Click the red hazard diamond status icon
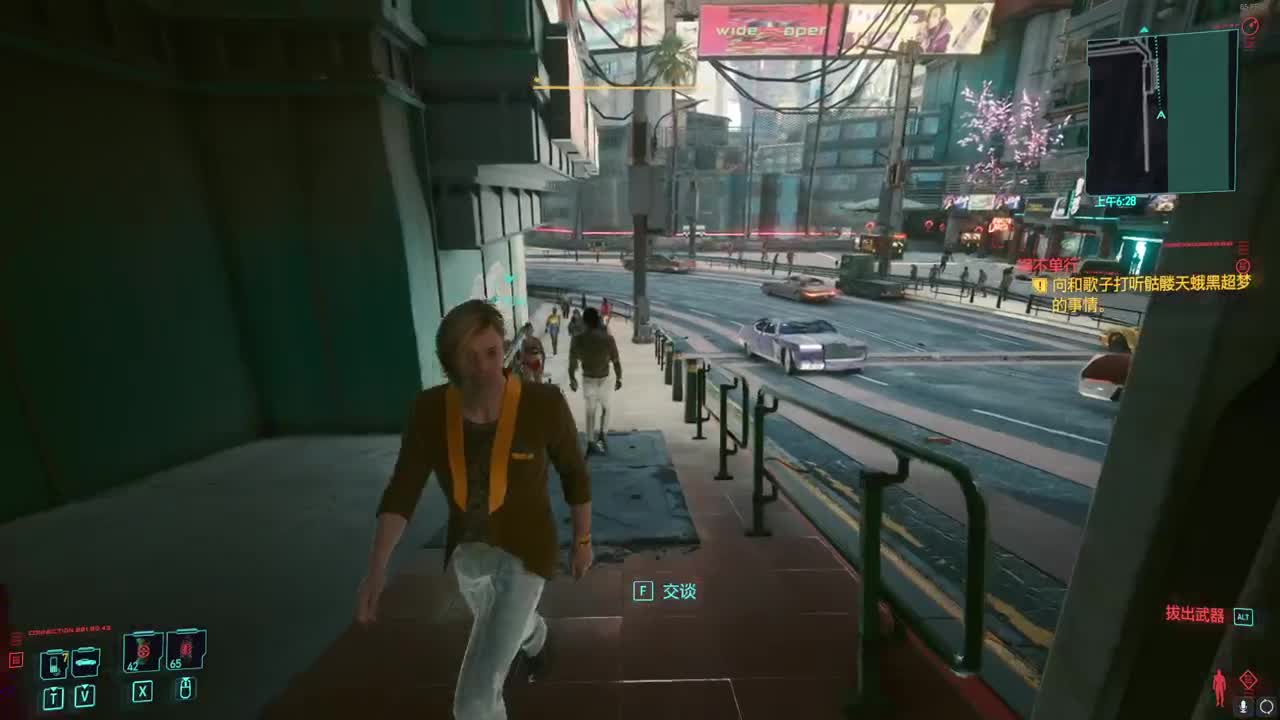1280x720 pixels. (1248, 679)
